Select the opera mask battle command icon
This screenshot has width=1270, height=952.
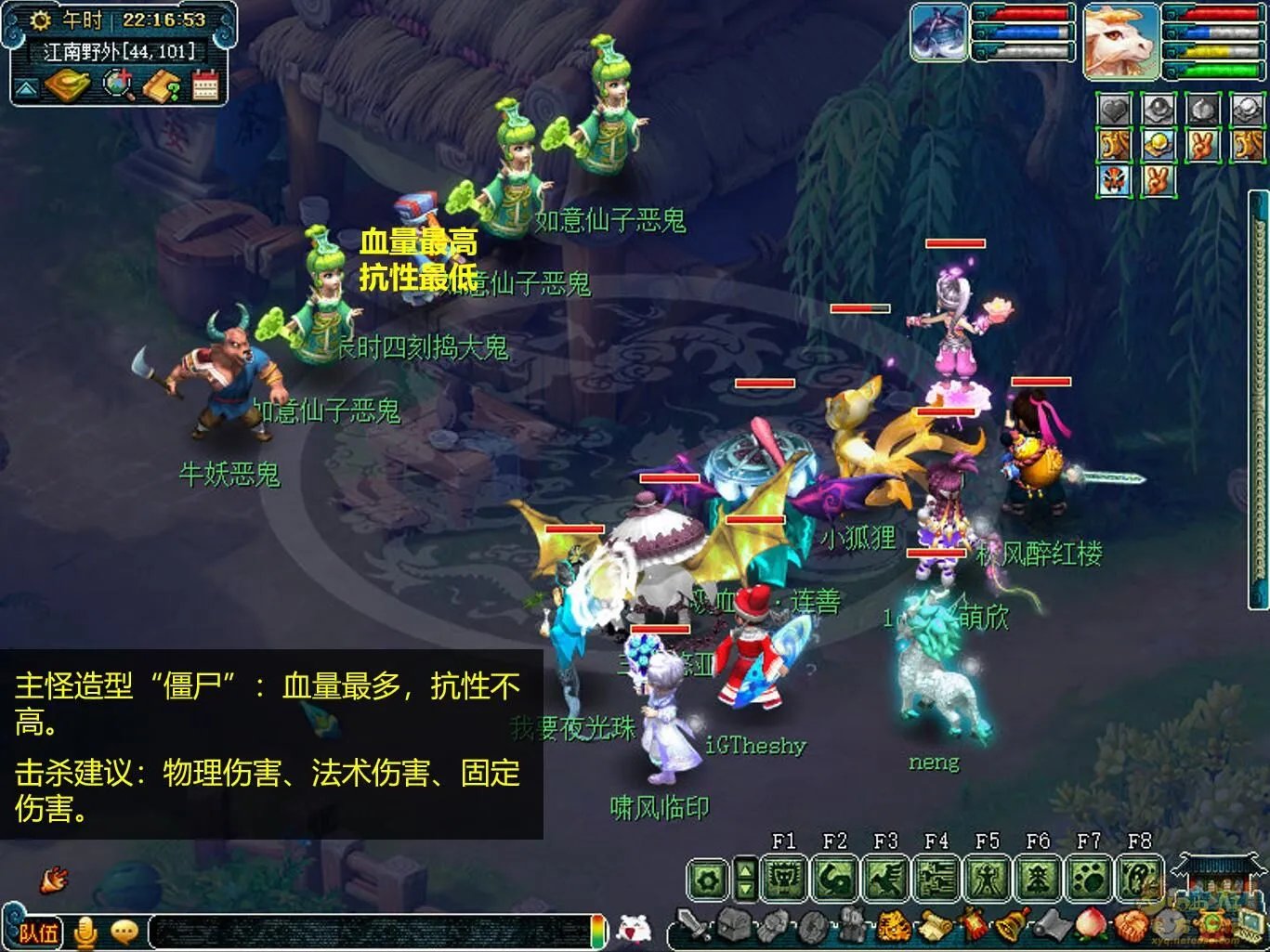pos(1113,180)
